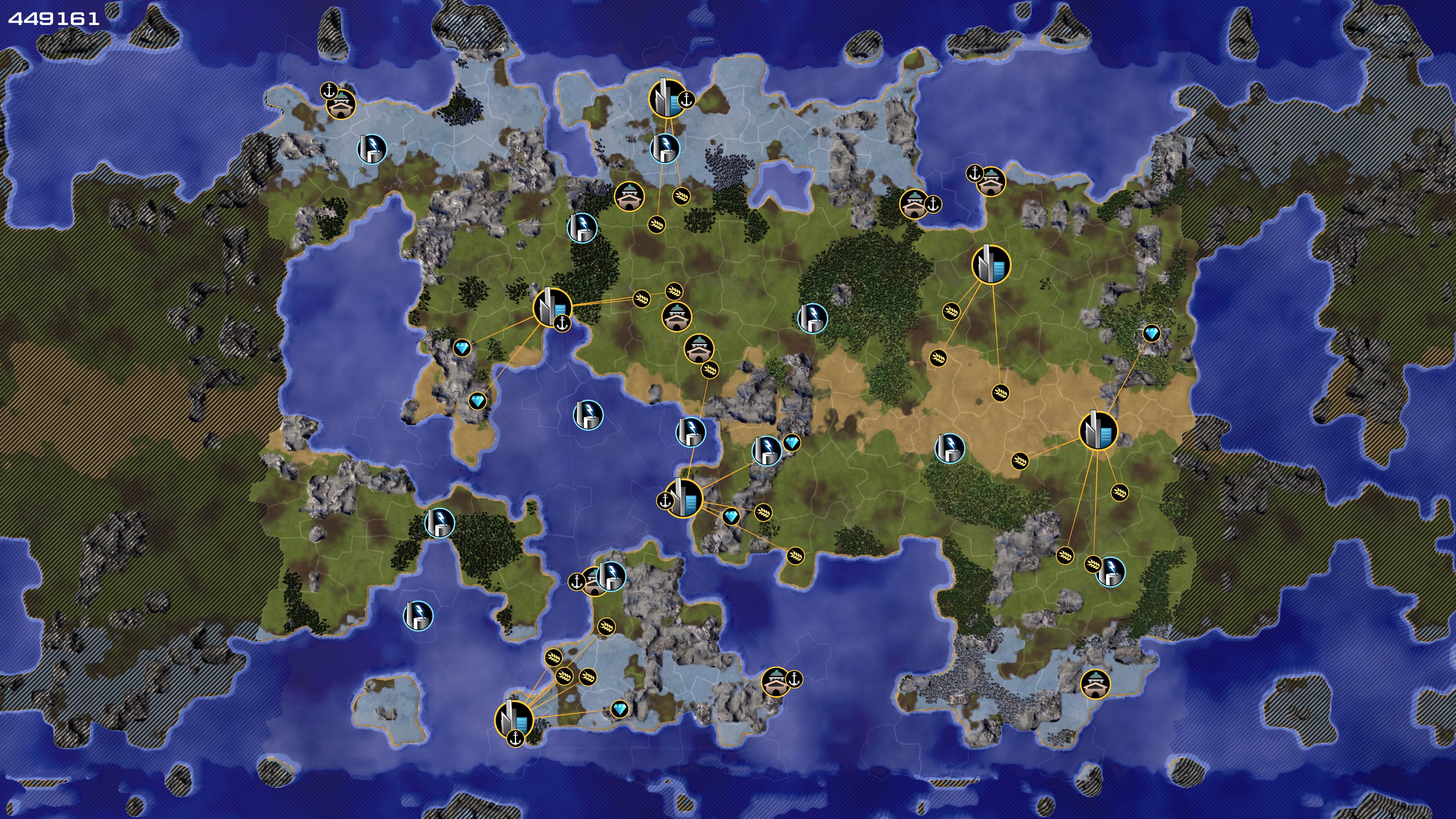
Task: Select the wheat marker overlapping a power plant icon
Action: [x=1093, y=564]
